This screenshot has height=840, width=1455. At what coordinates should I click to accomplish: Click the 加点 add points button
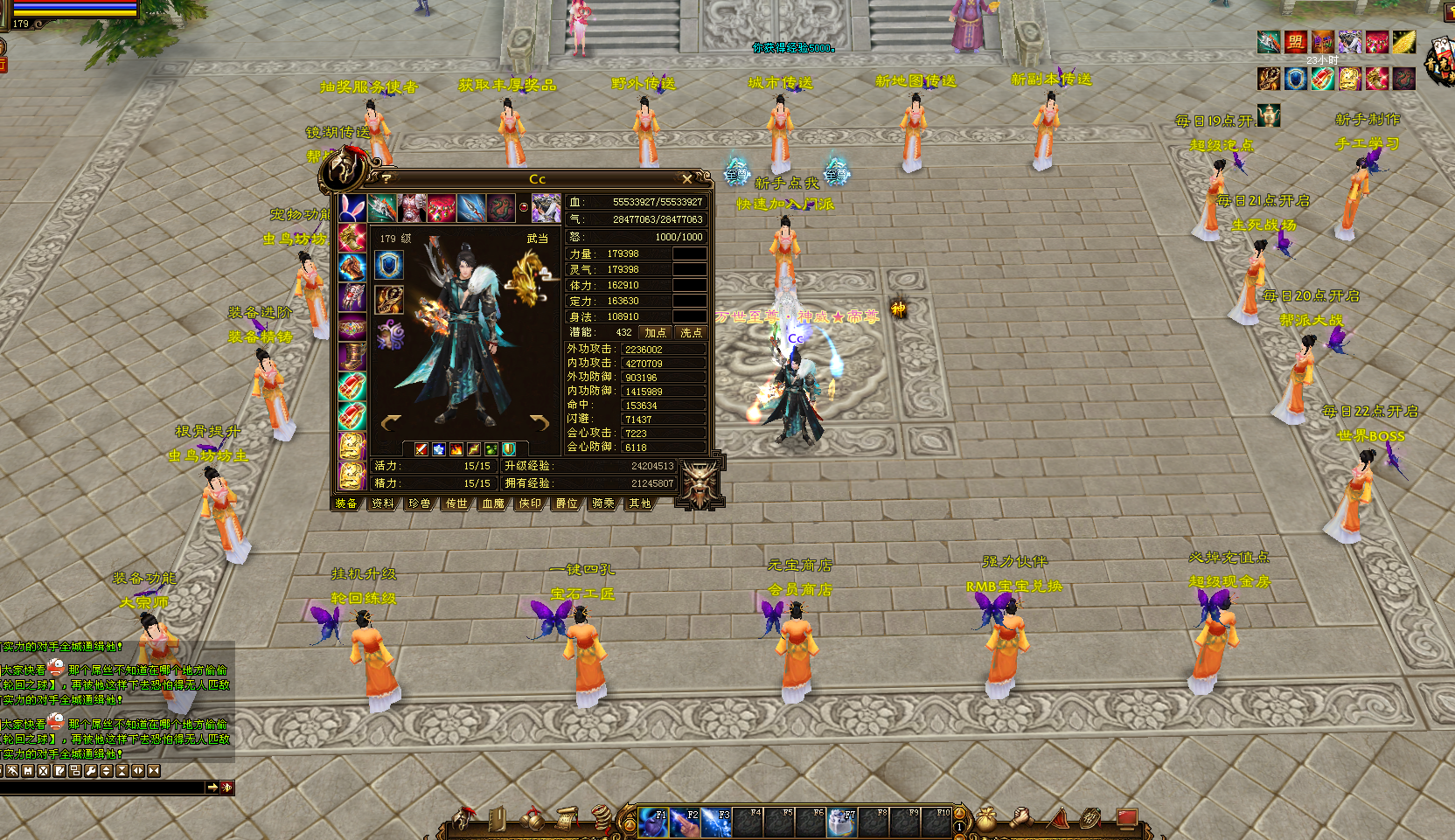pos(655,332)
